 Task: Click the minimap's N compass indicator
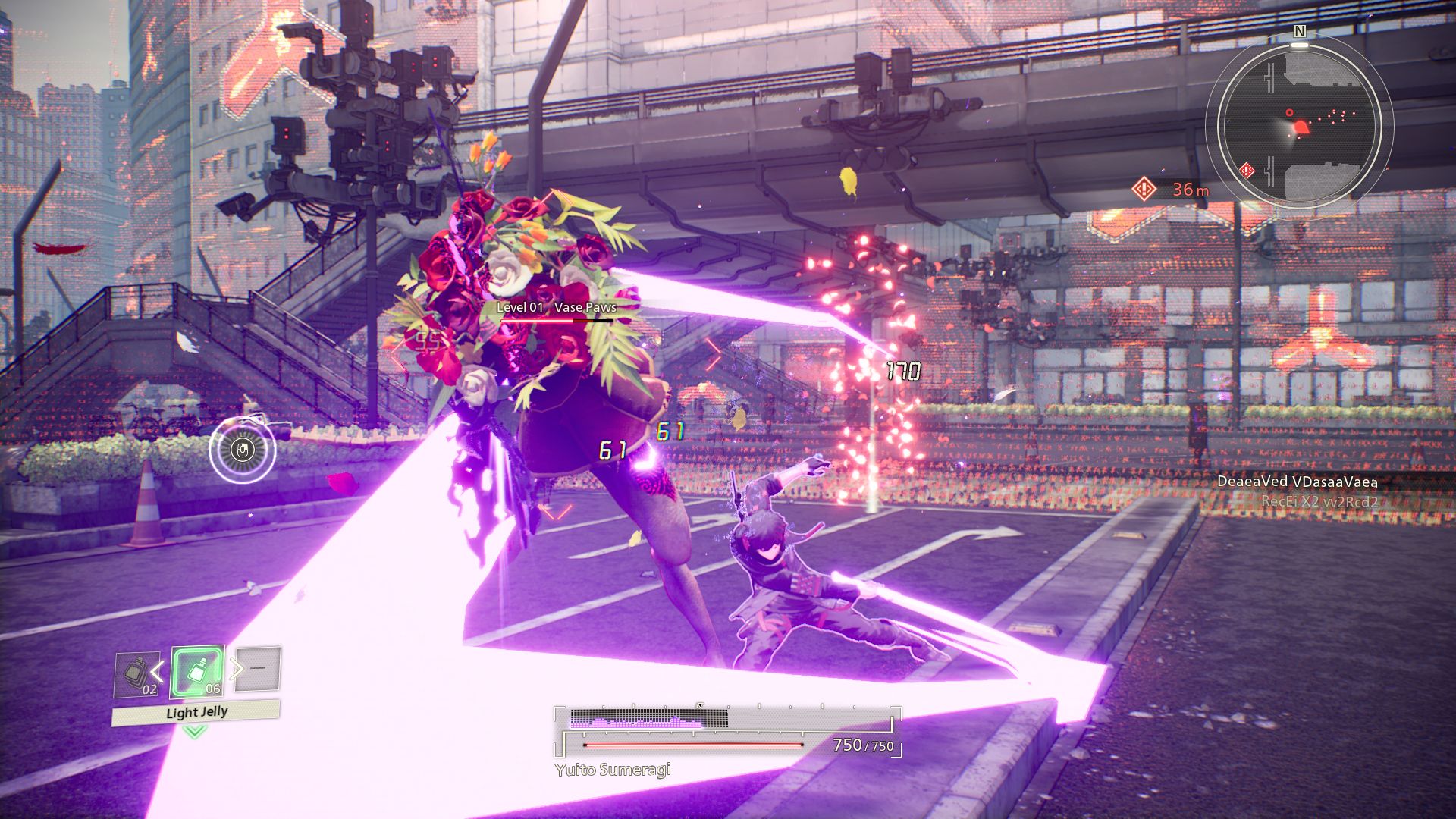[1299, 31]
